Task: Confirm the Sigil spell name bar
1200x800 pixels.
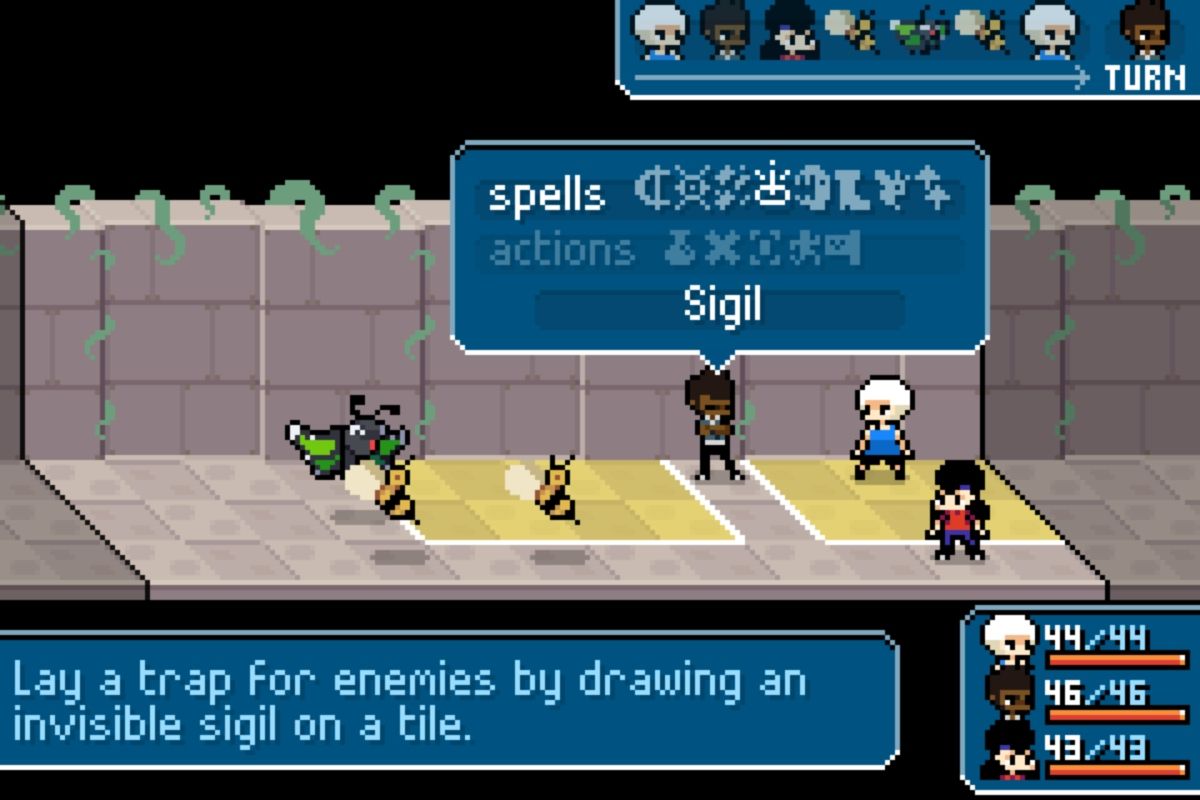Action: 720,307
